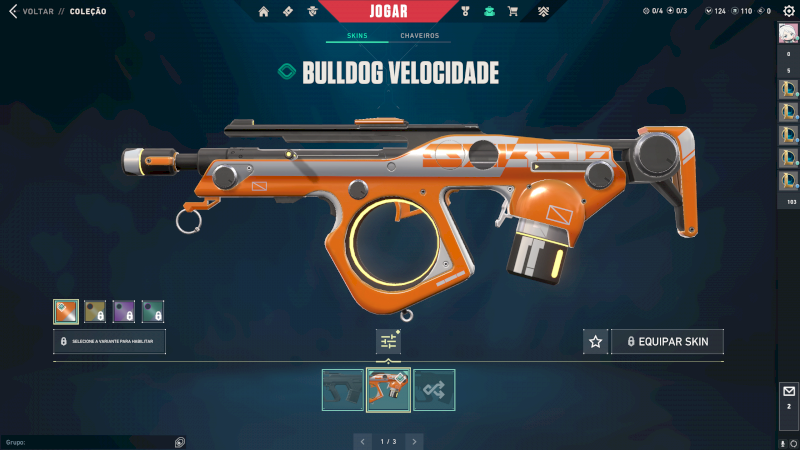The width and height of the screenshot is (800, 450).
Task: Click the JOGAR play button
Action: pyautogui.click(x=401, y=11)
